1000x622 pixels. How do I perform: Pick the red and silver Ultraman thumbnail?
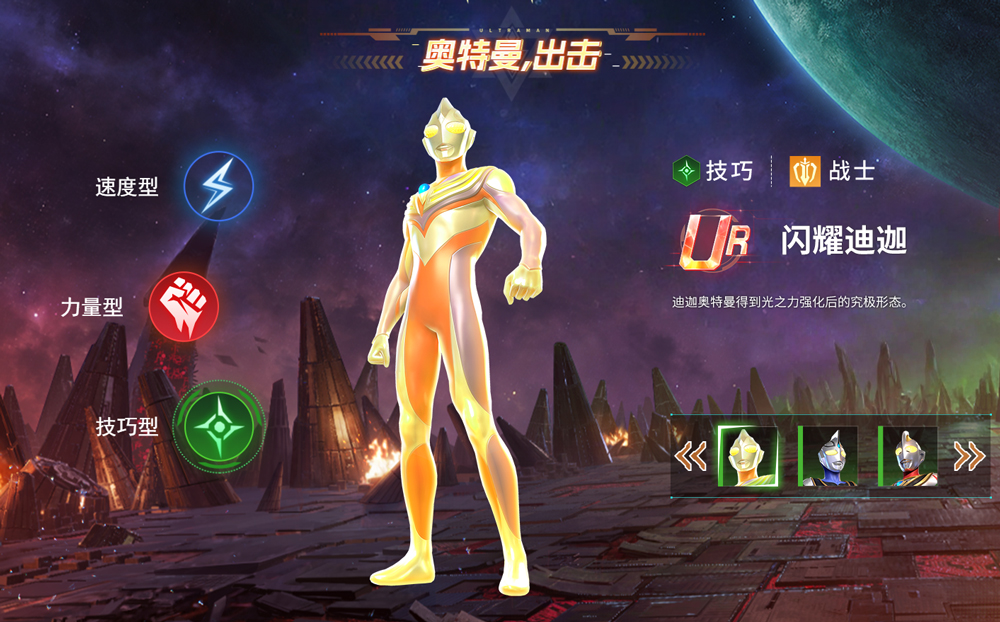click(908, 456)
